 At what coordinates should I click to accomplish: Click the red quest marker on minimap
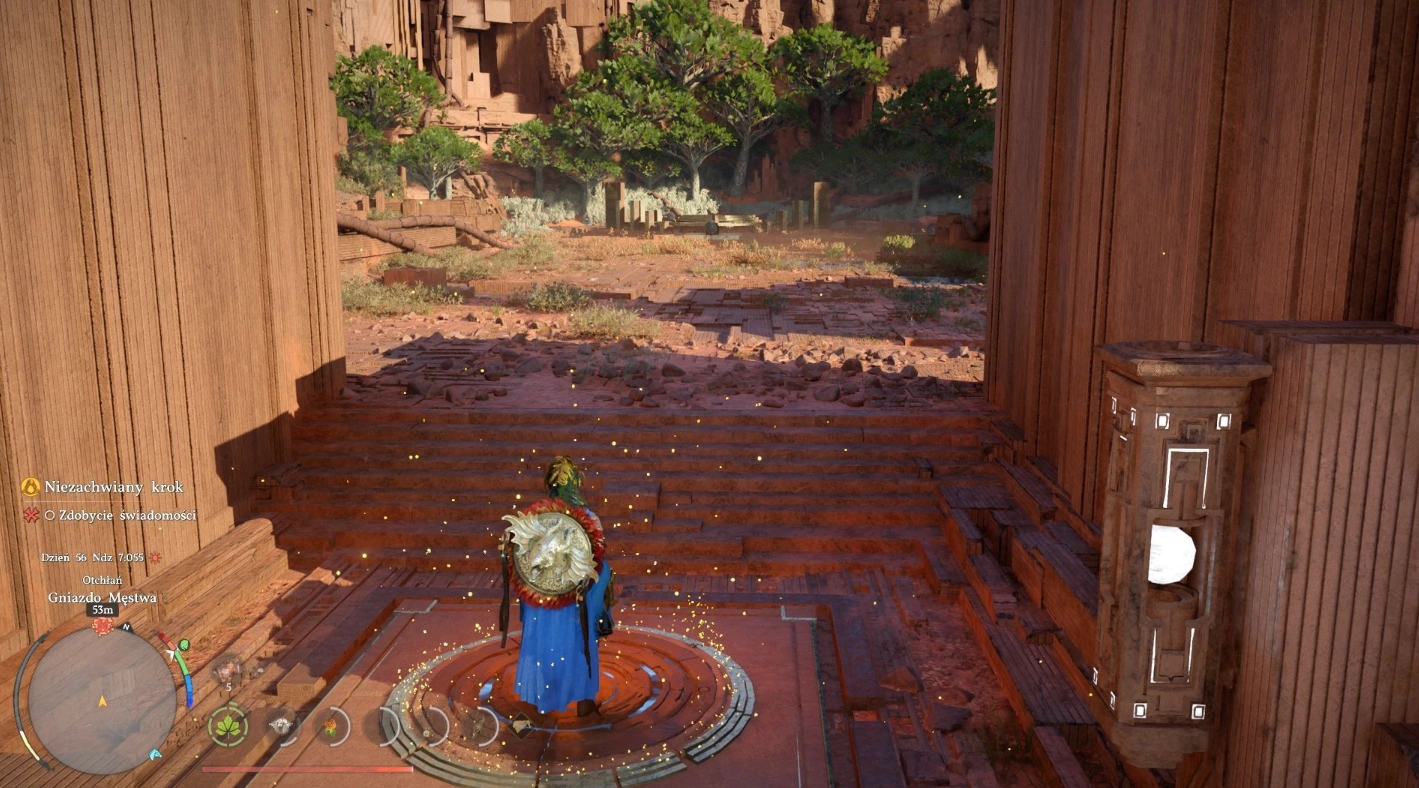(x=102, y=626)
